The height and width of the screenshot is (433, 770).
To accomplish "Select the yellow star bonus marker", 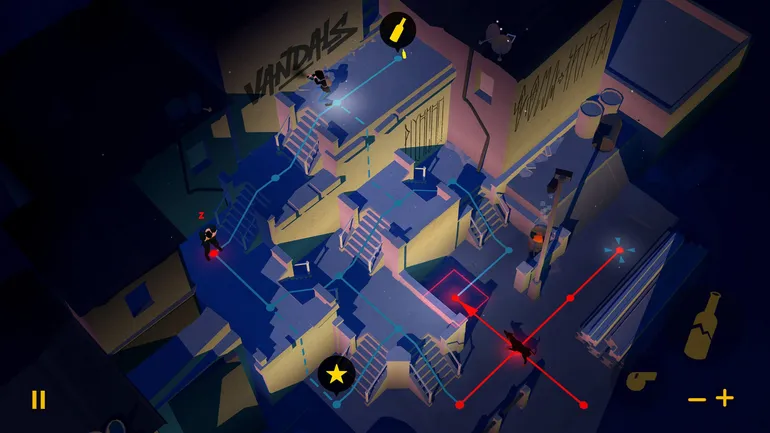I will coord(337,375).
